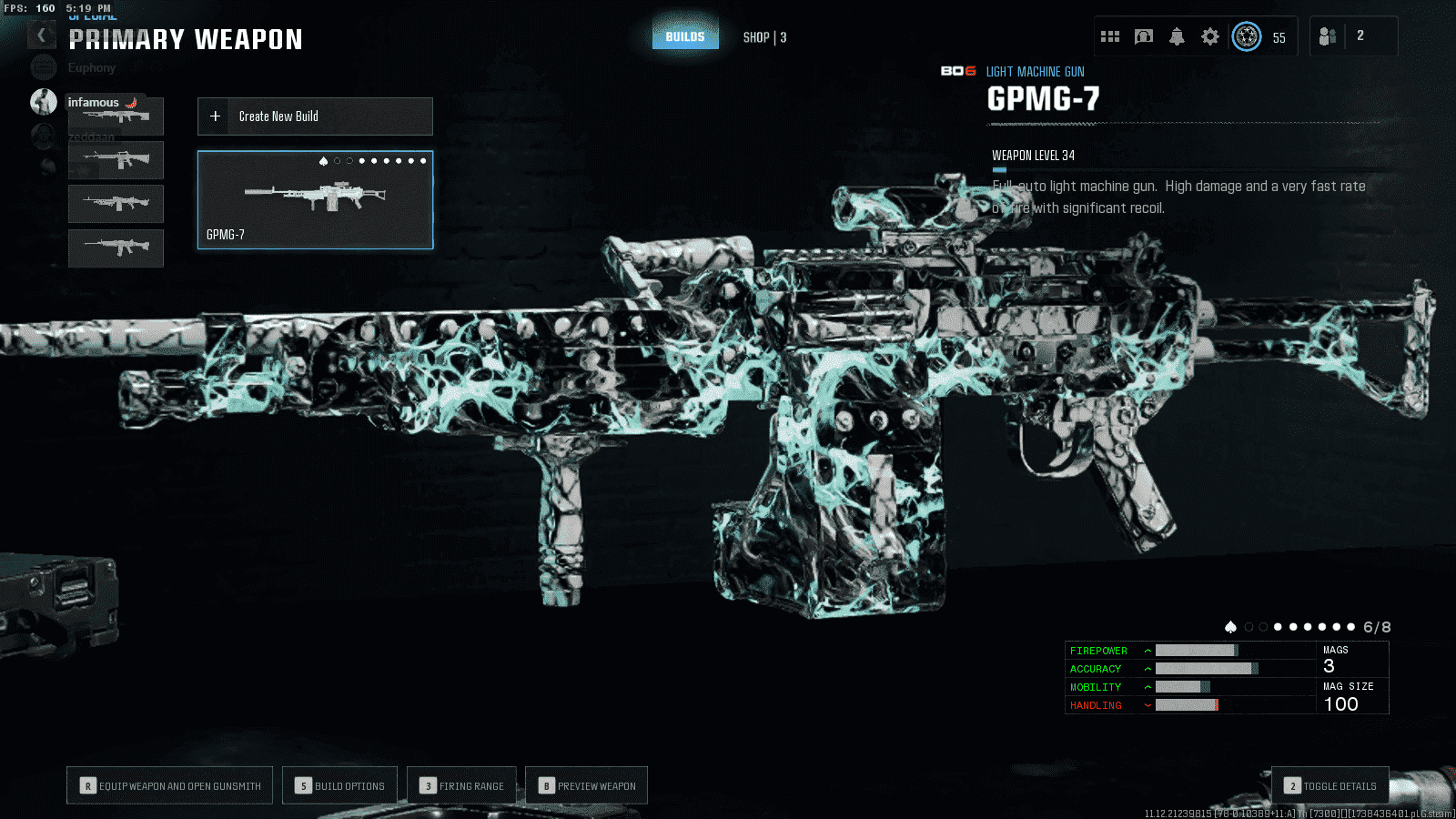The image size is (1456, 819).
Task: Open the grid menu icon
Action: pyautogui.click(x=1110, y=36)
